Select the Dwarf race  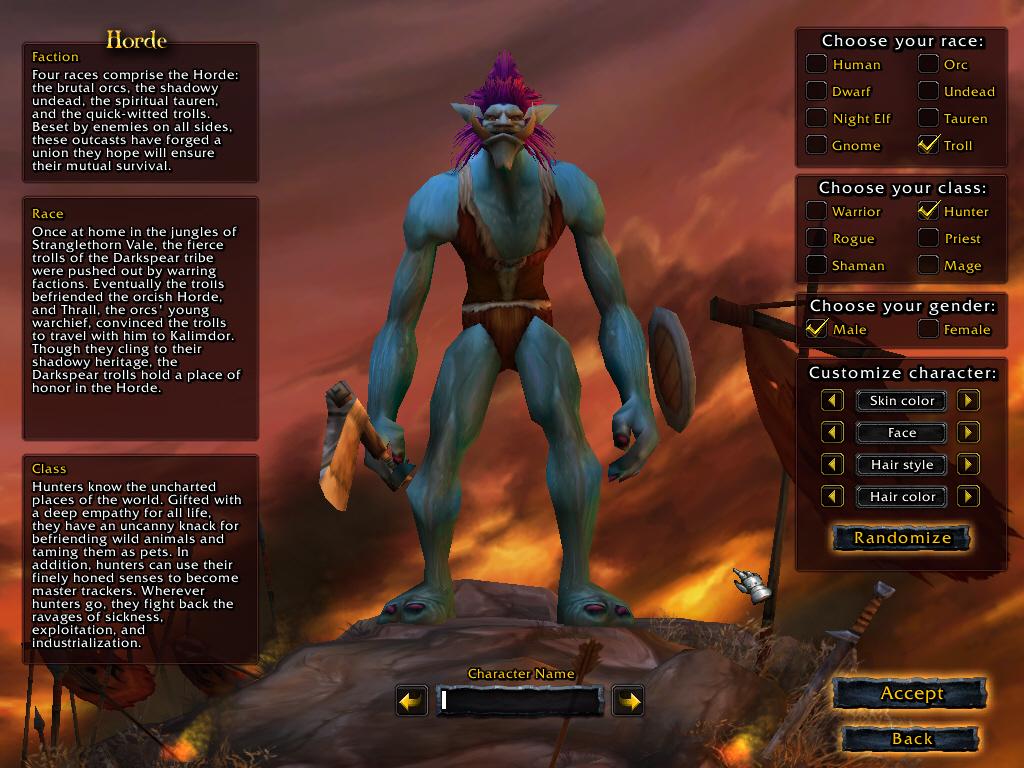817,91
